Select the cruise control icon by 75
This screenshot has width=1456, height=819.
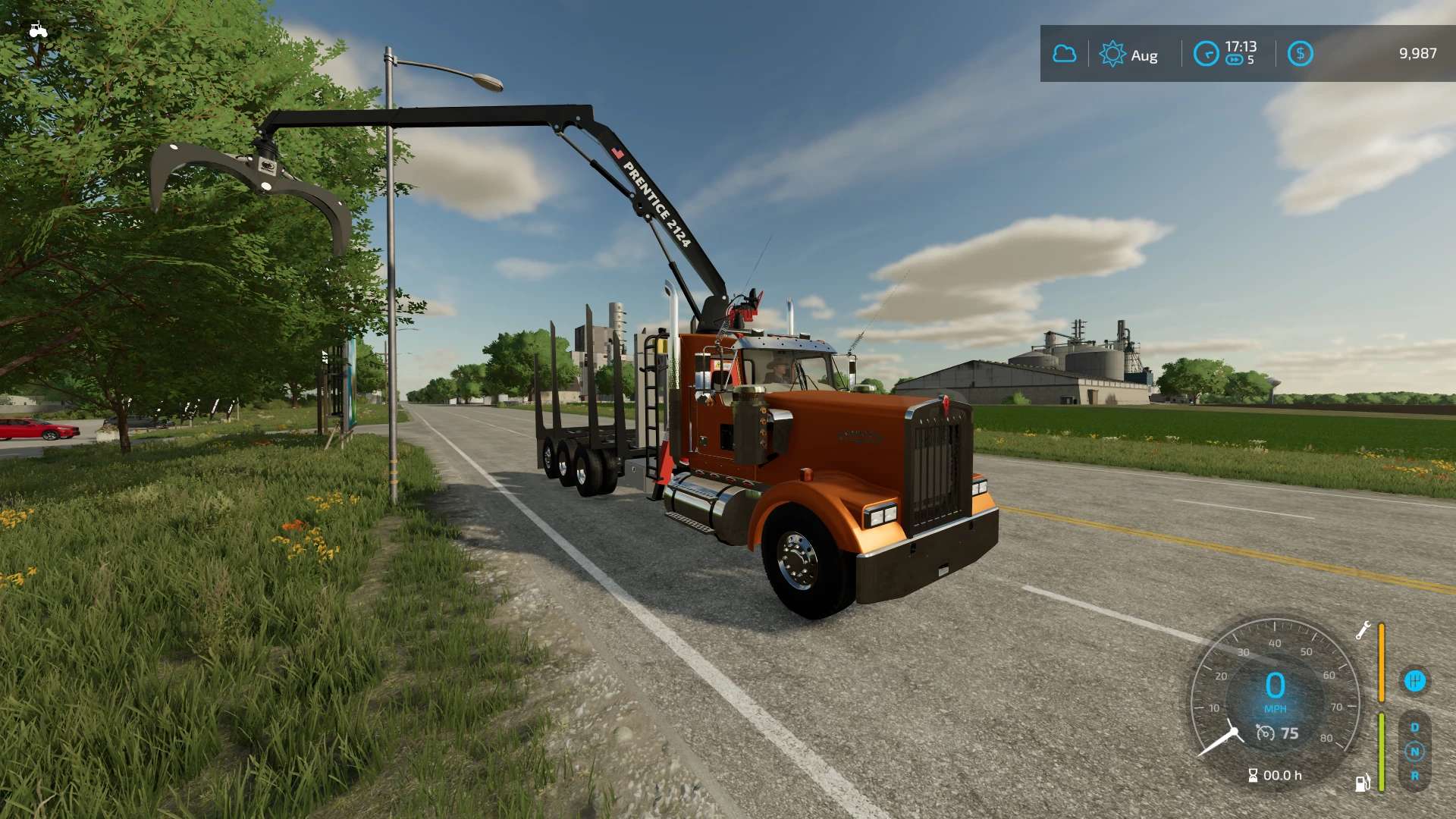pyautogui.click(x=1265, y=733)
